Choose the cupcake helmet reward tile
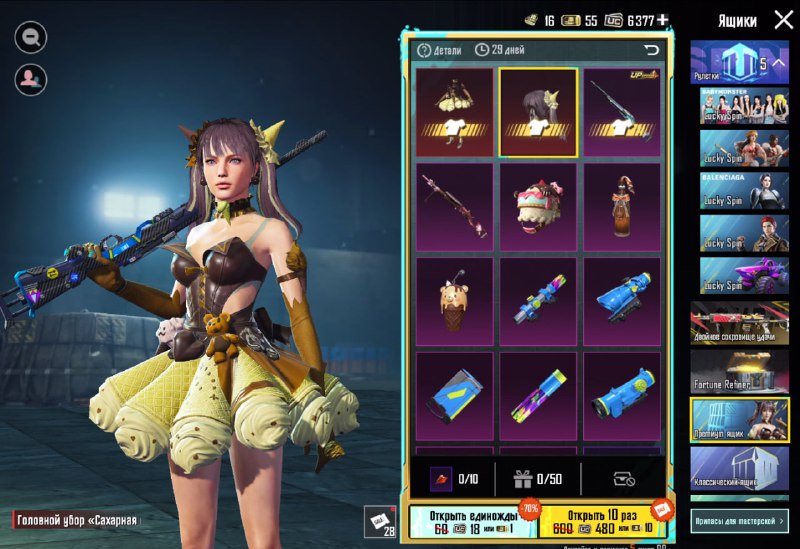The width and height of the screenshot is (800, 549). click(x=538, y=207)
